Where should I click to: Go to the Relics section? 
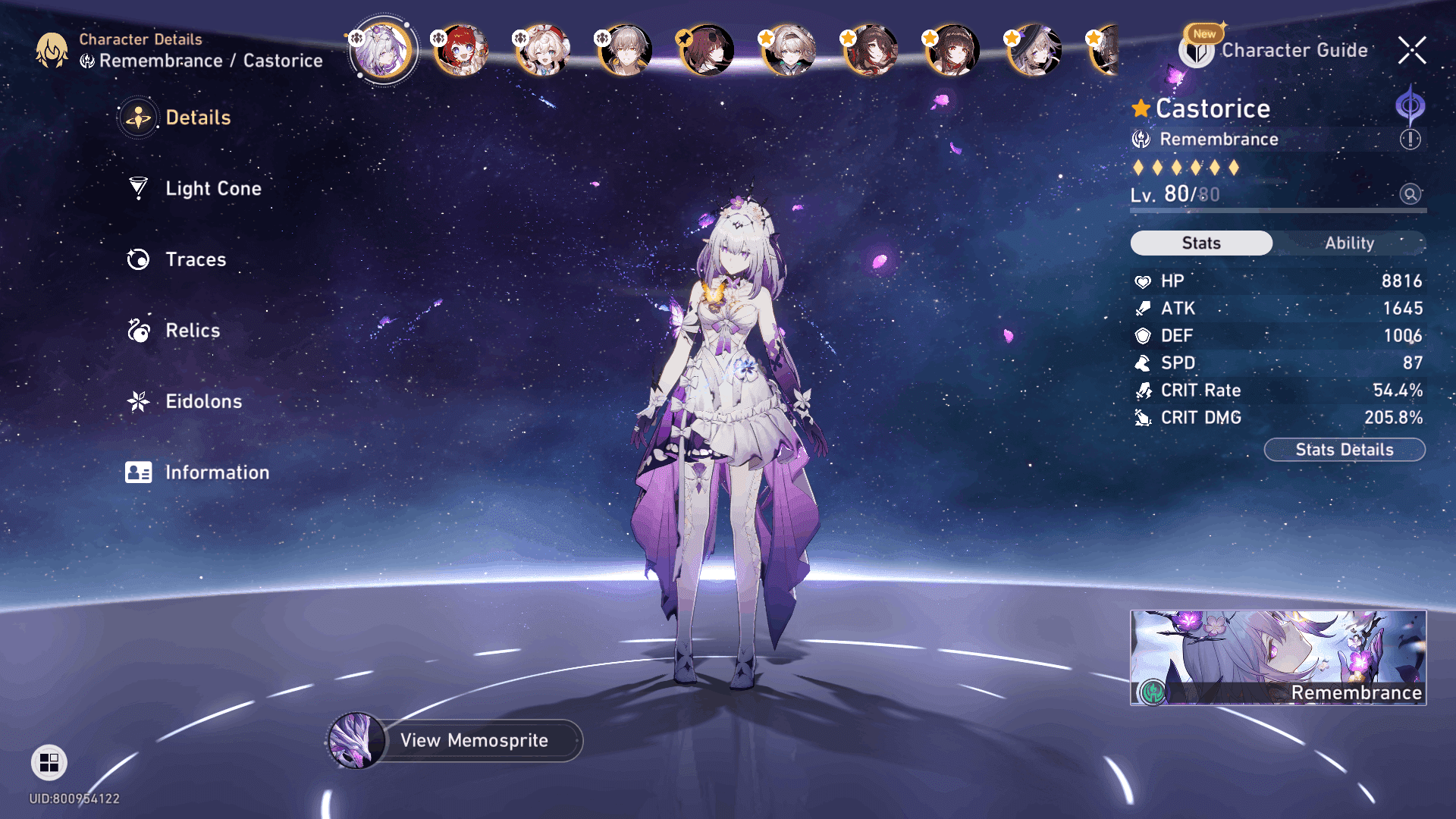click(192, 331)
